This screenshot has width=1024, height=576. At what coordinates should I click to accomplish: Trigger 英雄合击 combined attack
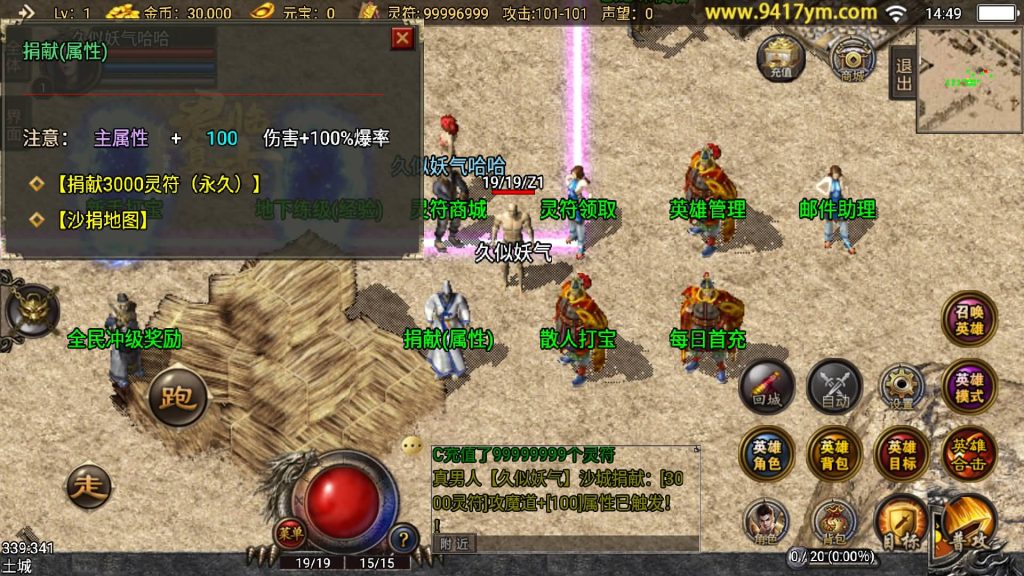pyautogui.click(x=969, y=454)
